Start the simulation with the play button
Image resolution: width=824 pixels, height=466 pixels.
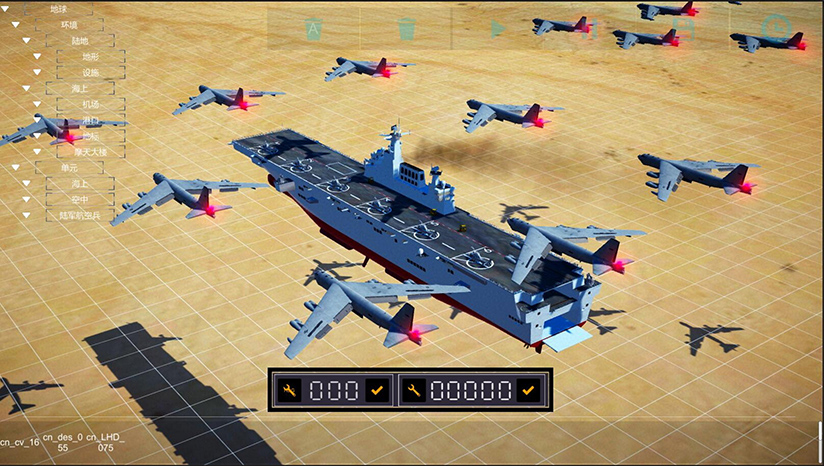498,29
